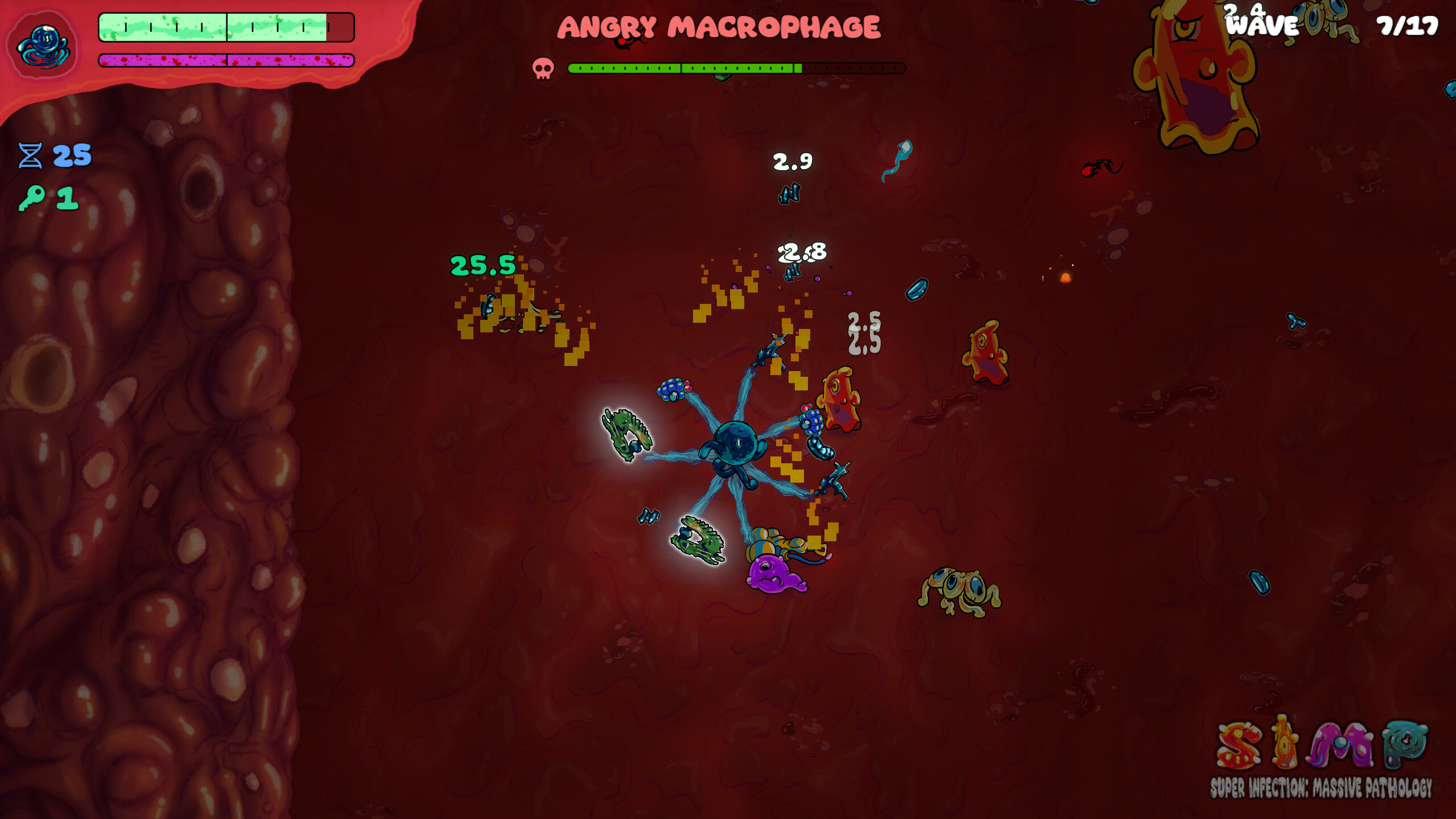
Task: Select the green key icon
Action: [30, 199]
